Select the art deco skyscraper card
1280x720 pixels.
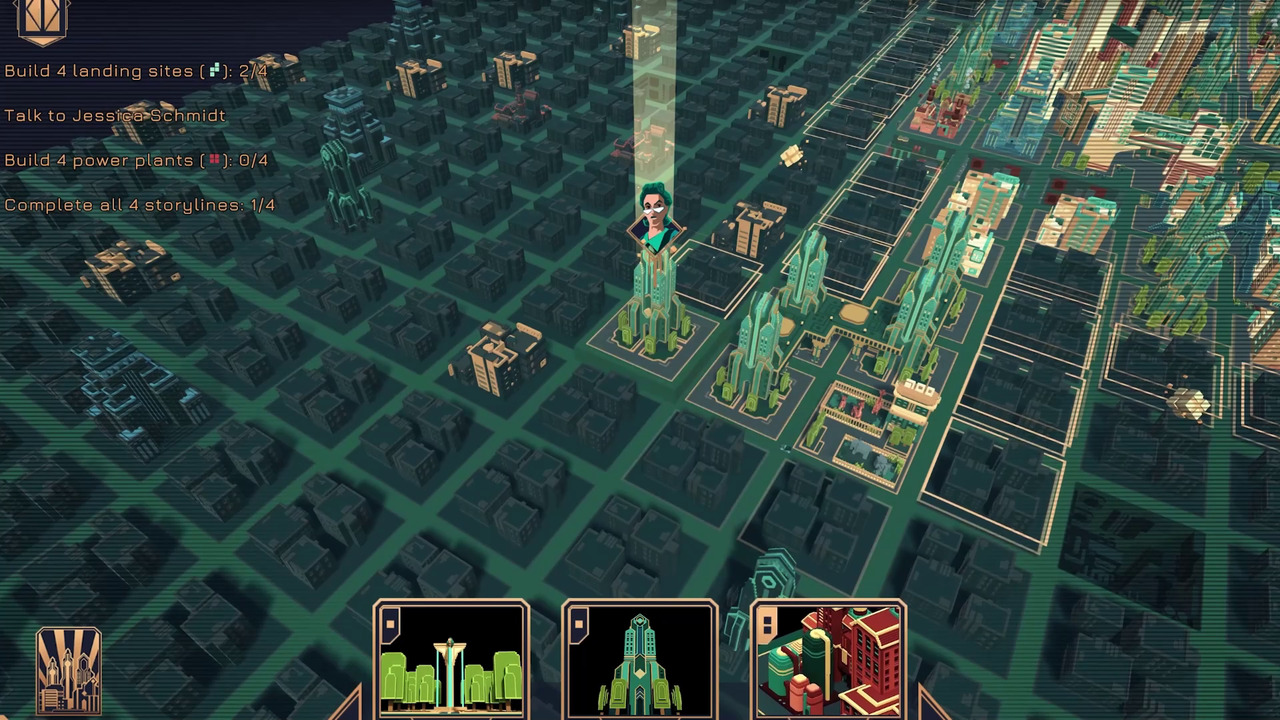point(640,663)
